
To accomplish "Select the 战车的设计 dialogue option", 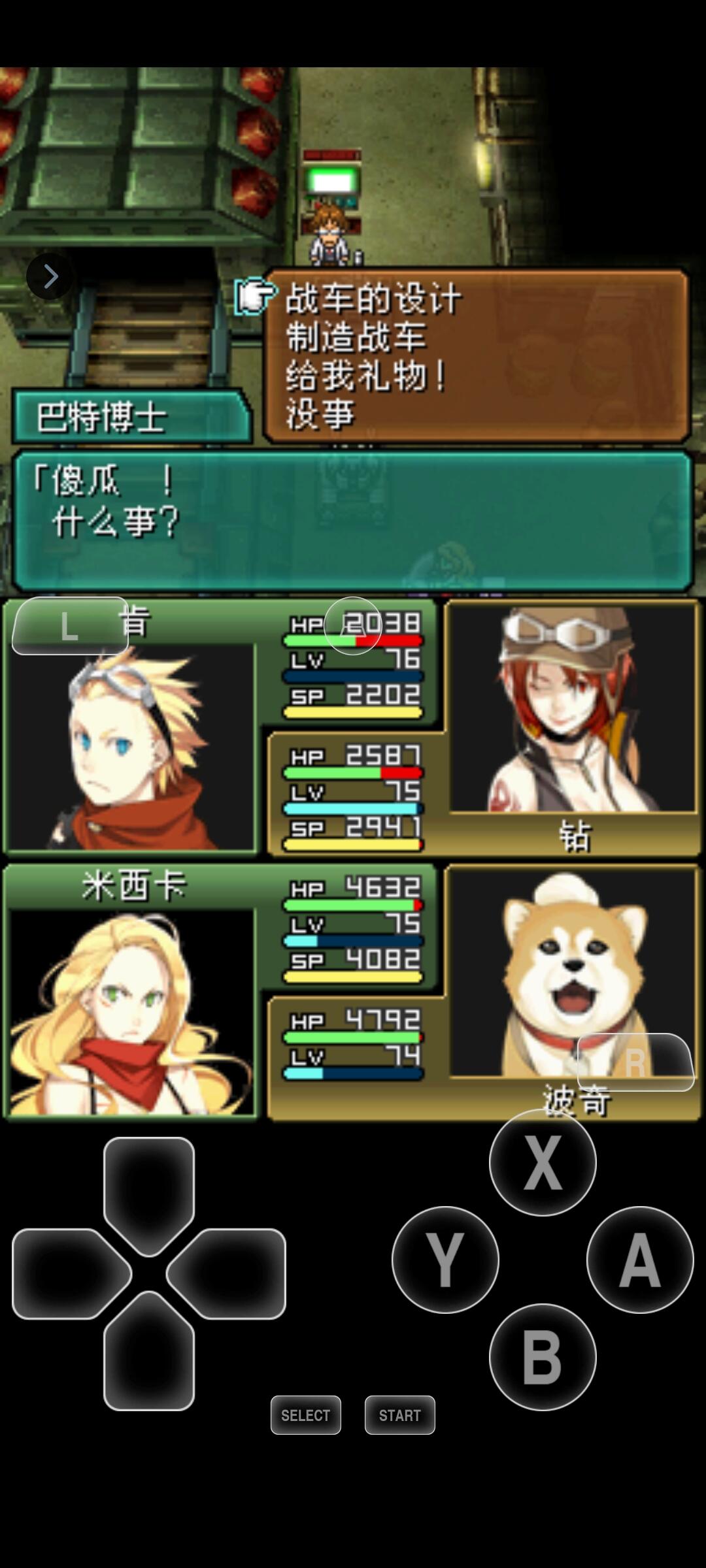I will (x=373, y=299).
